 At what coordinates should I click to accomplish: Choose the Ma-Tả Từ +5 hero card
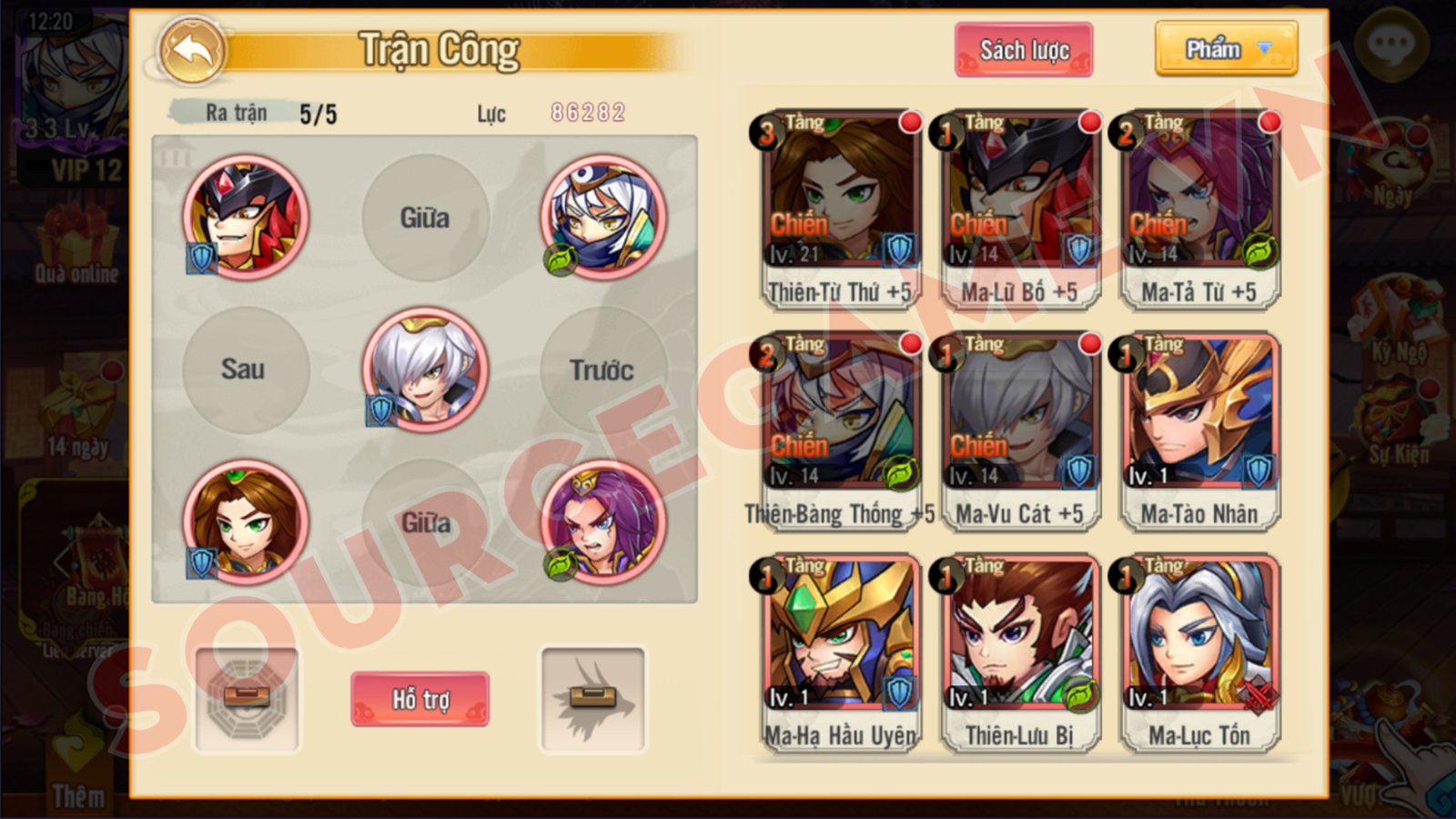(1198, 209)
